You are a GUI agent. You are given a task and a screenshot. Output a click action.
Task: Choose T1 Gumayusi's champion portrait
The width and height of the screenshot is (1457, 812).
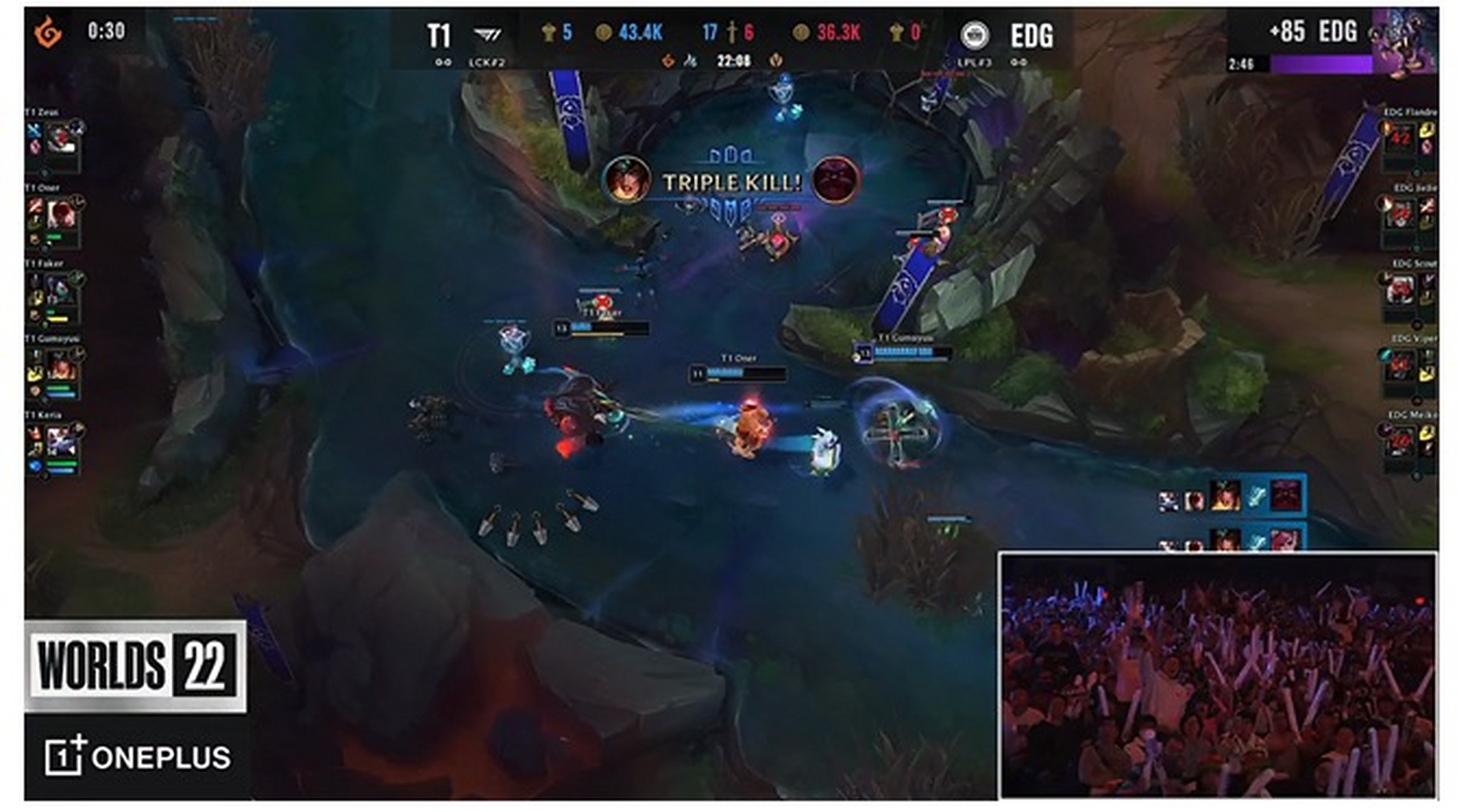pos(62,364)
